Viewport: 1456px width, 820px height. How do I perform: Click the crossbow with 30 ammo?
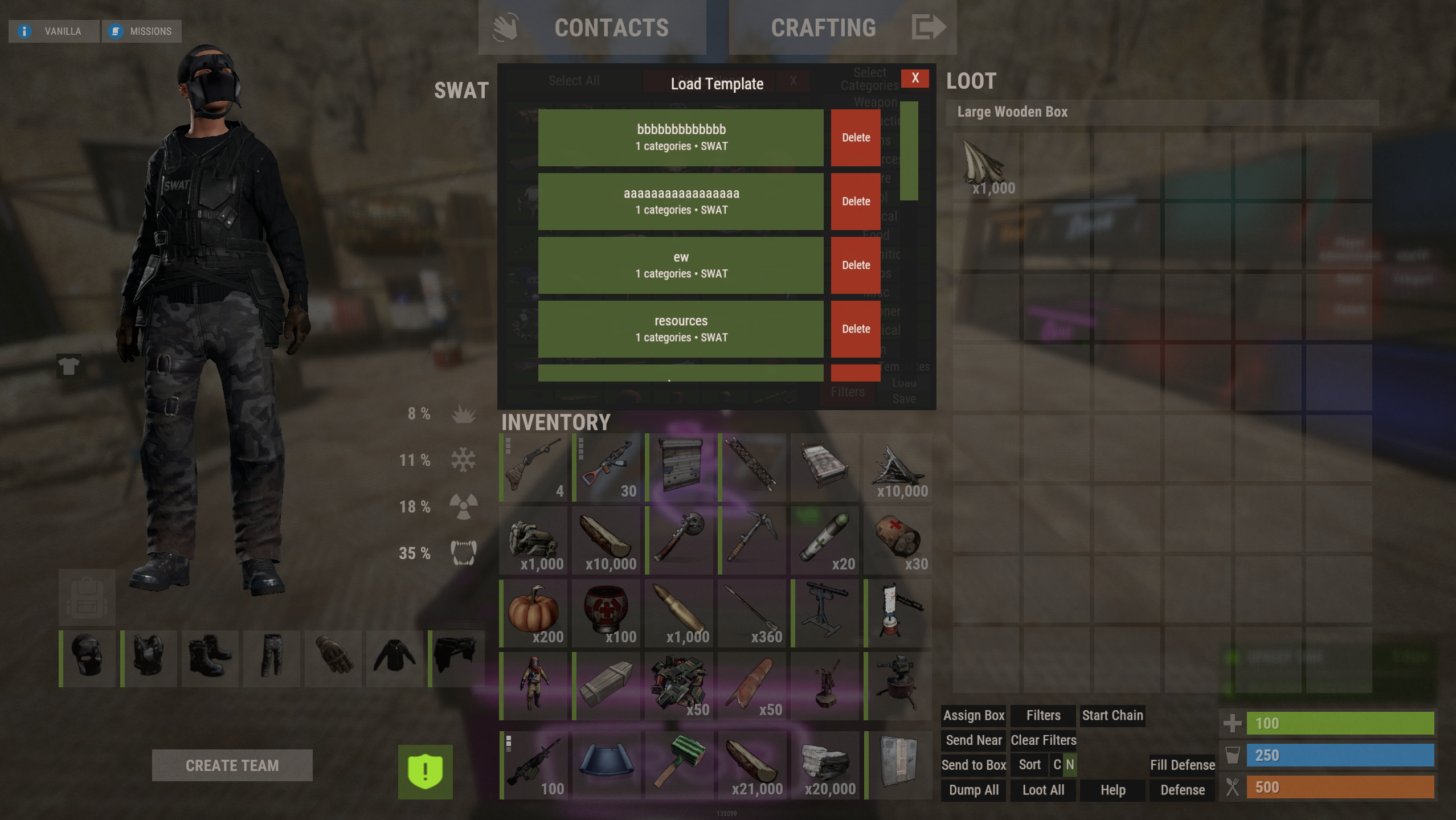coord(607,467)
